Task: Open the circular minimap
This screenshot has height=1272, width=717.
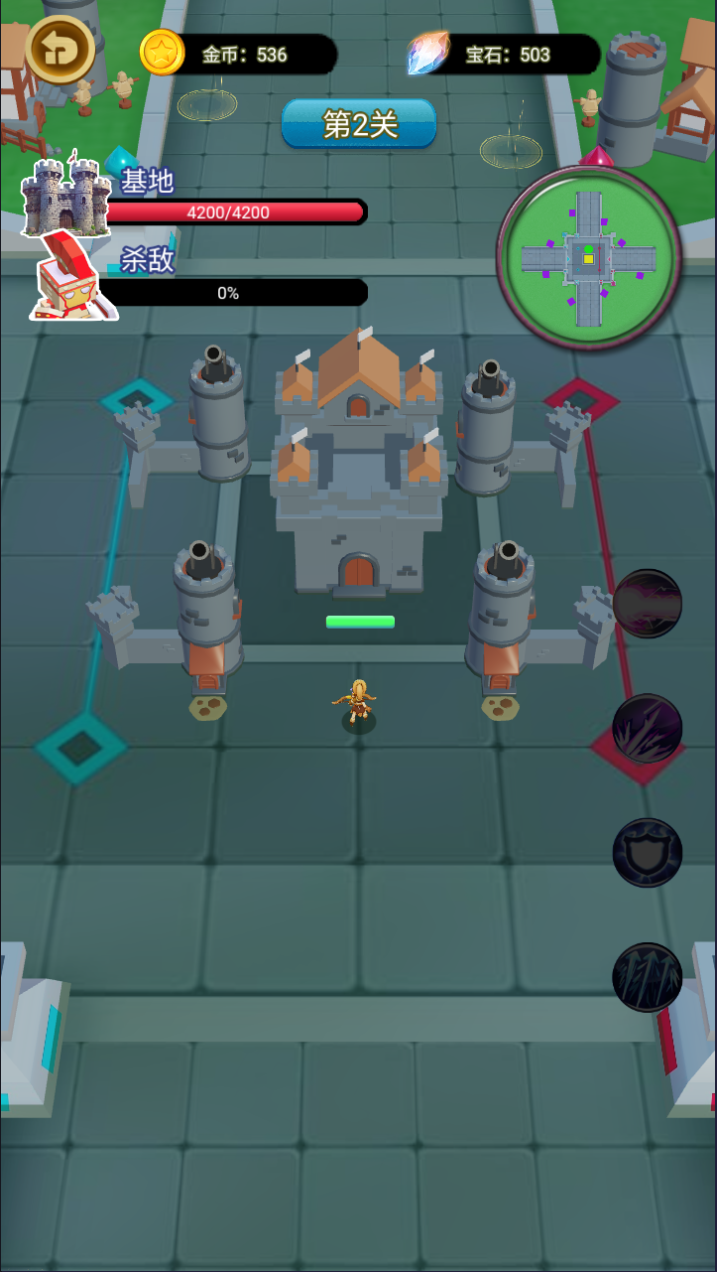Action: coord(588,258)
